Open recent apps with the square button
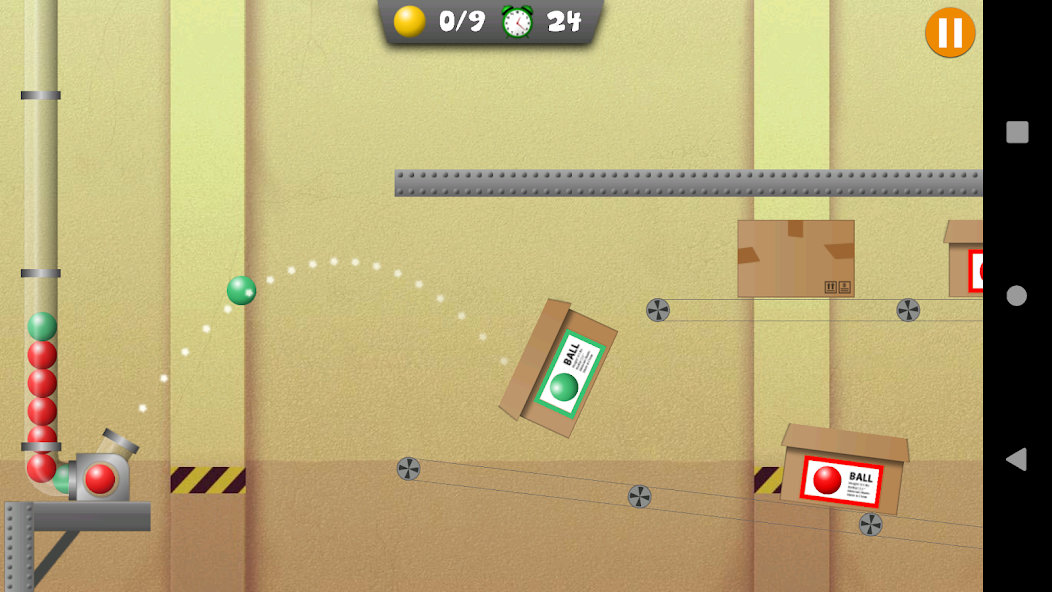Screen dimensions: 1052x592 click(1017, 132)
